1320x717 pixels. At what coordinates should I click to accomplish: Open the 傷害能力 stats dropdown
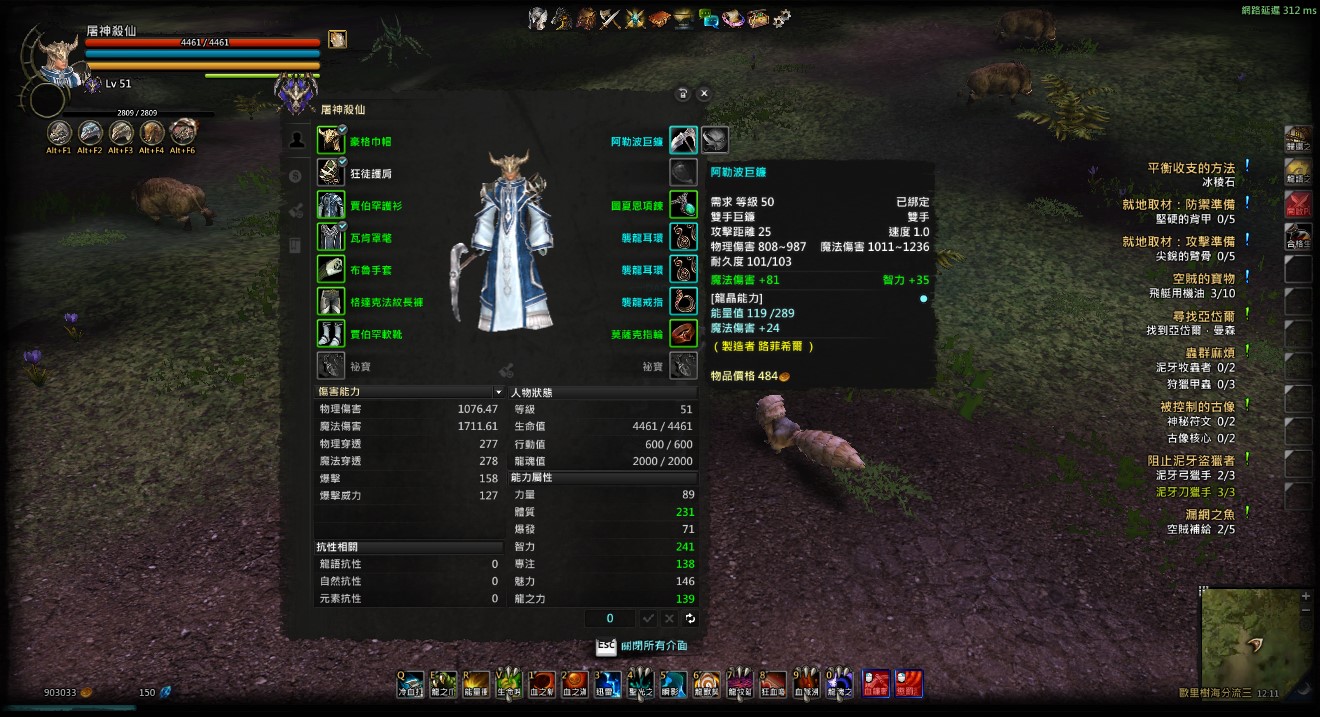click(x=498, y=392)
